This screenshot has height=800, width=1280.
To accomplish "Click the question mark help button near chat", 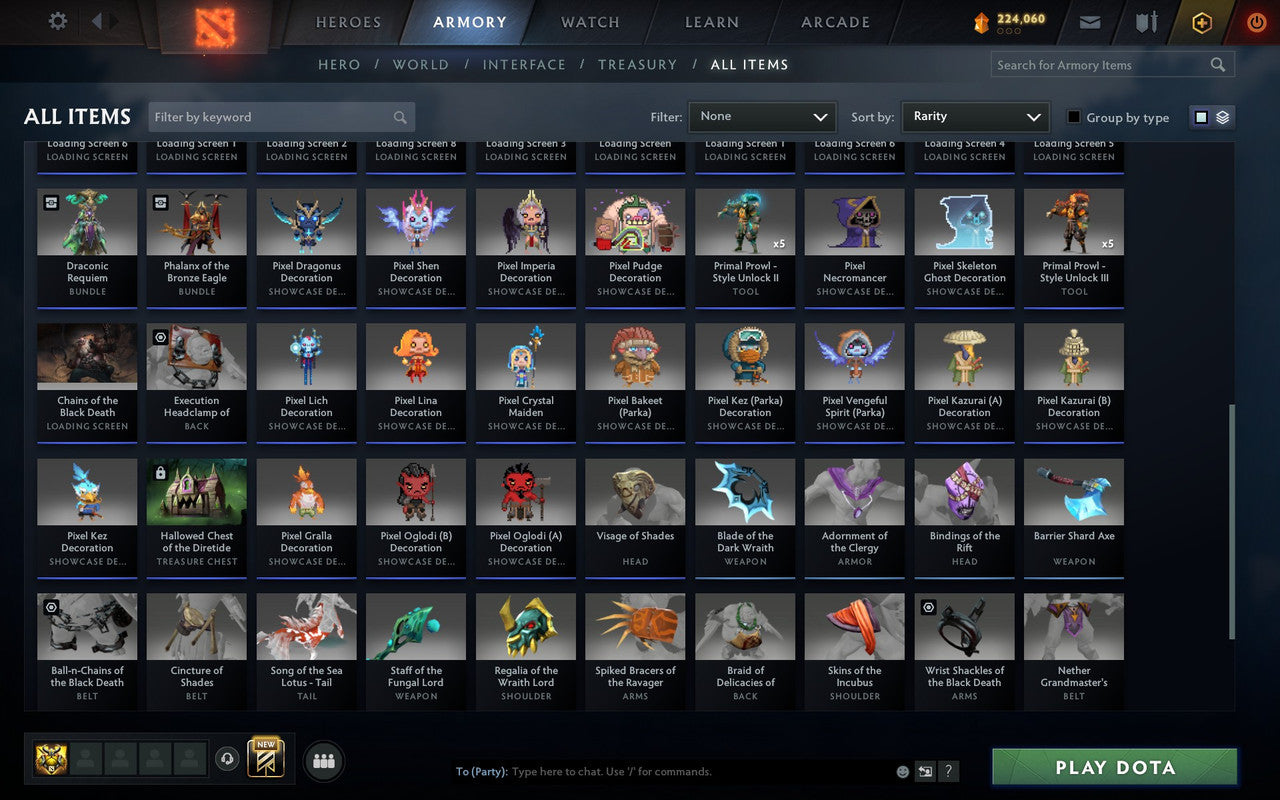I will [x=948, y=771].
